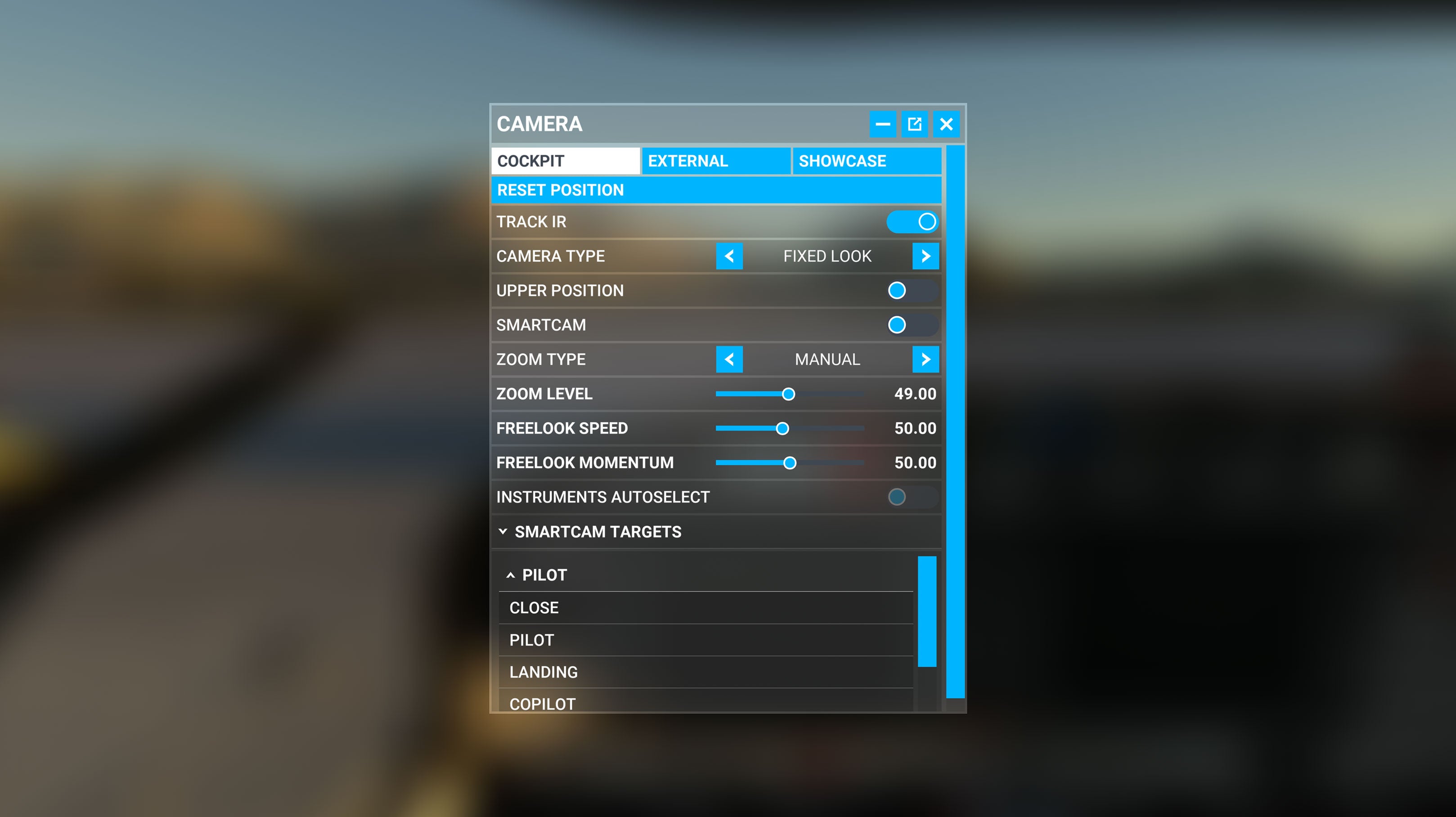Click the Reset Position button
Image resolution: width=1456 pixels, height=817 pixels.
[715, 190]
